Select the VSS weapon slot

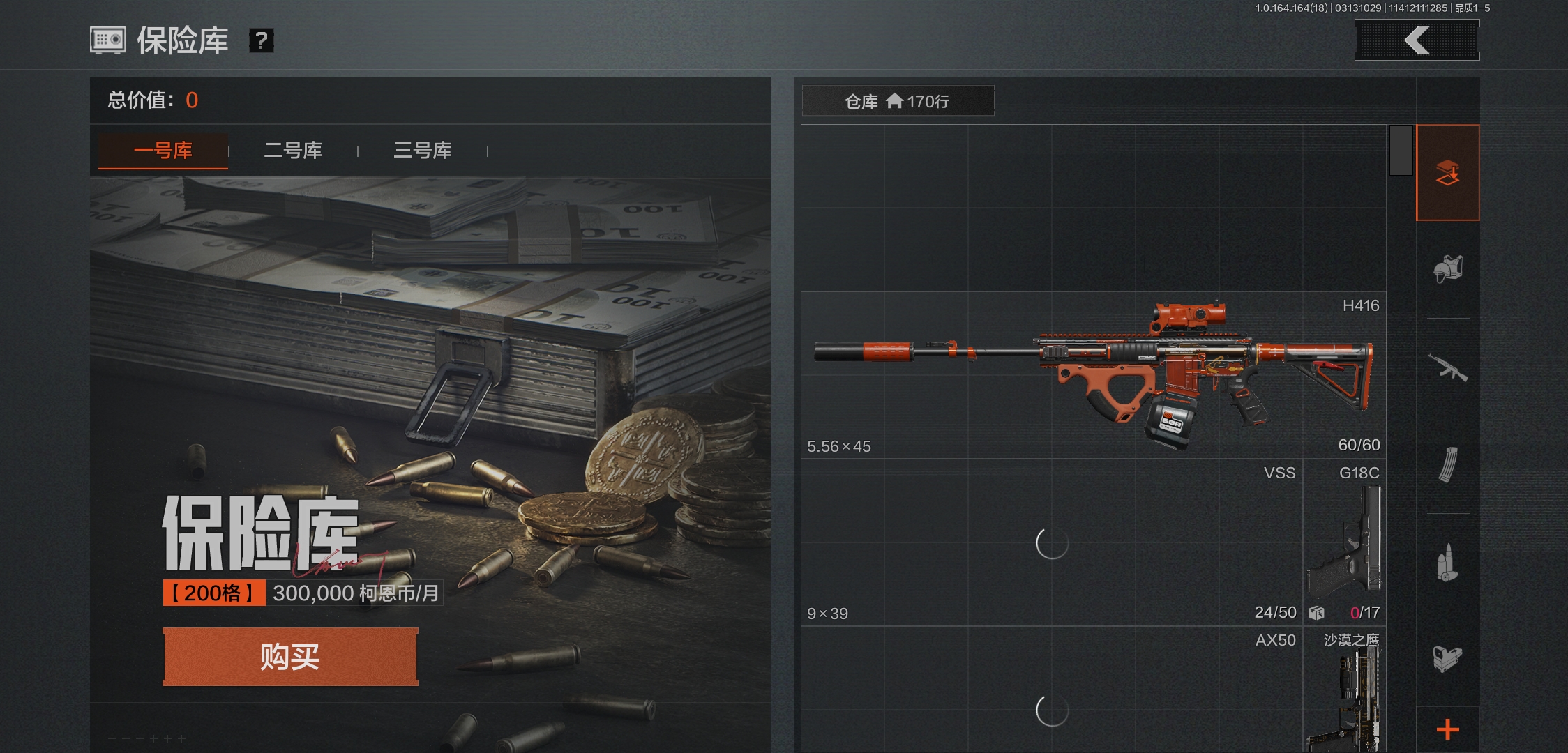pyautogui.click(x=1052, y=542)
